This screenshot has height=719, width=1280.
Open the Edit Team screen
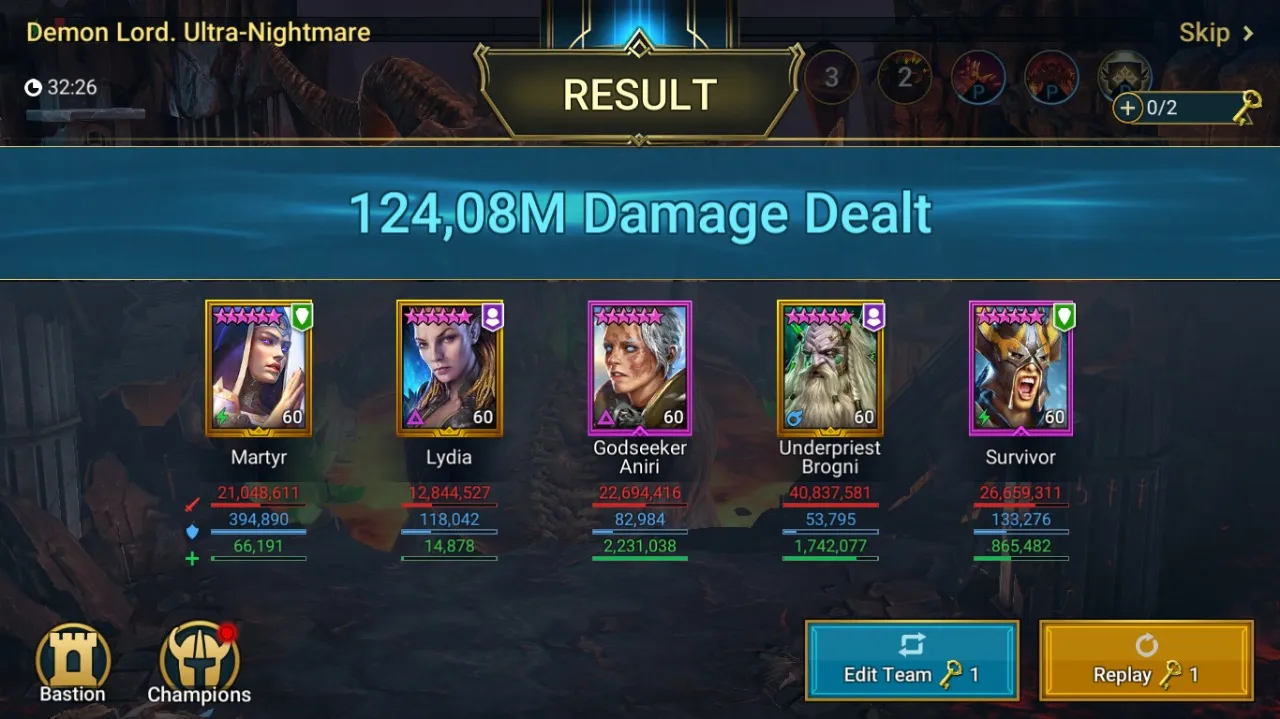pyautogui.click(x=911, y=660)
